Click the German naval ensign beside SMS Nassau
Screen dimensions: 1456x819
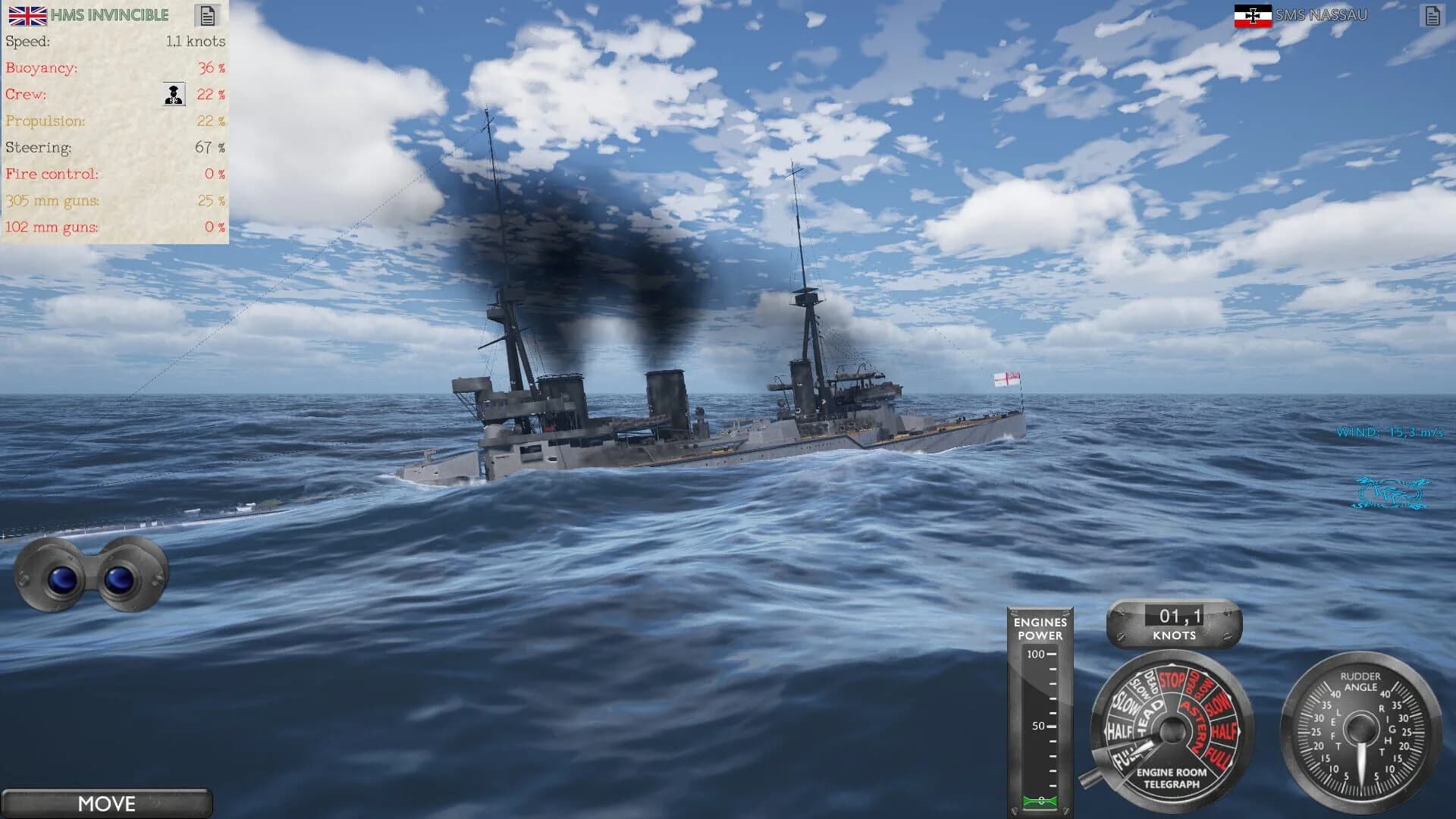point(1255,14)
